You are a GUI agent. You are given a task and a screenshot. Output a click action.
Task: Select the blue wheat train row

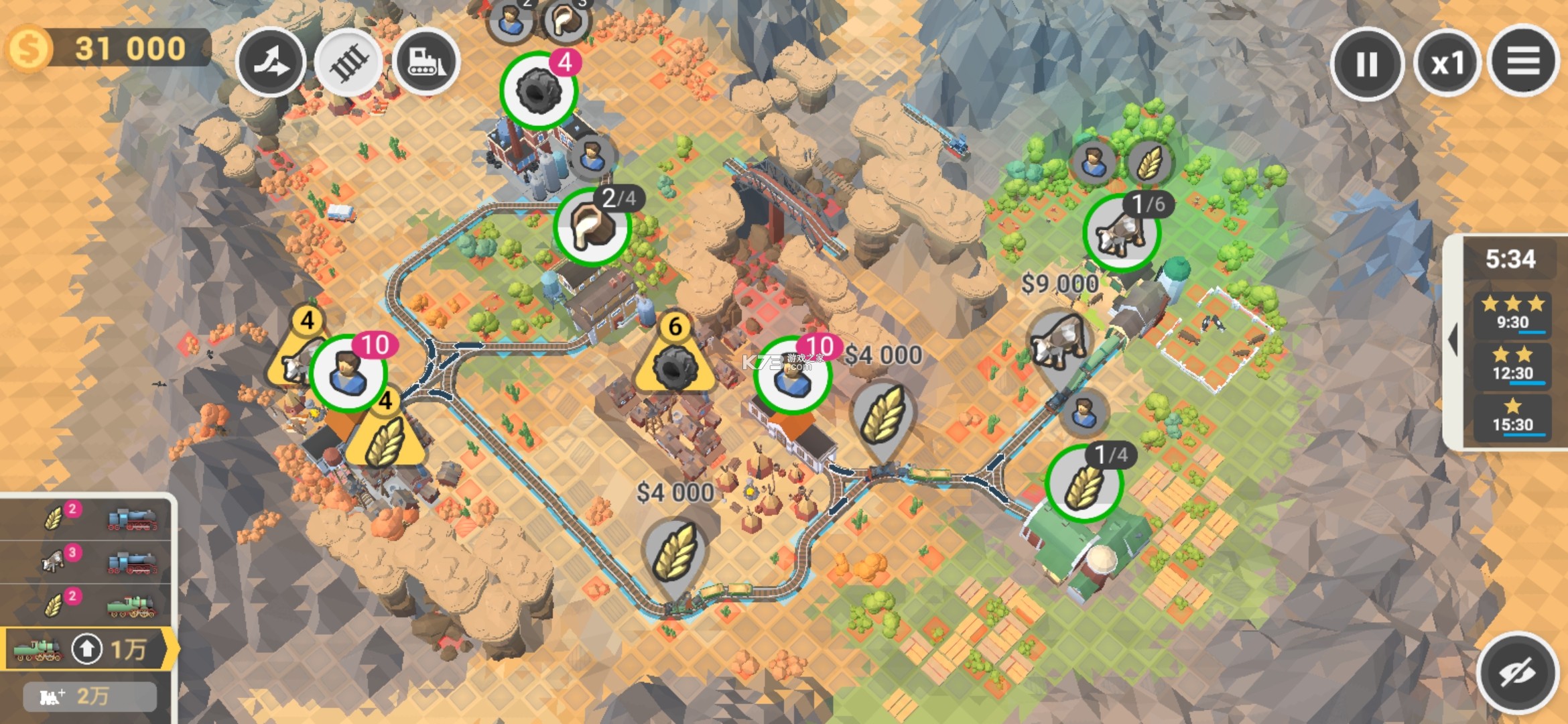point(87,518)
